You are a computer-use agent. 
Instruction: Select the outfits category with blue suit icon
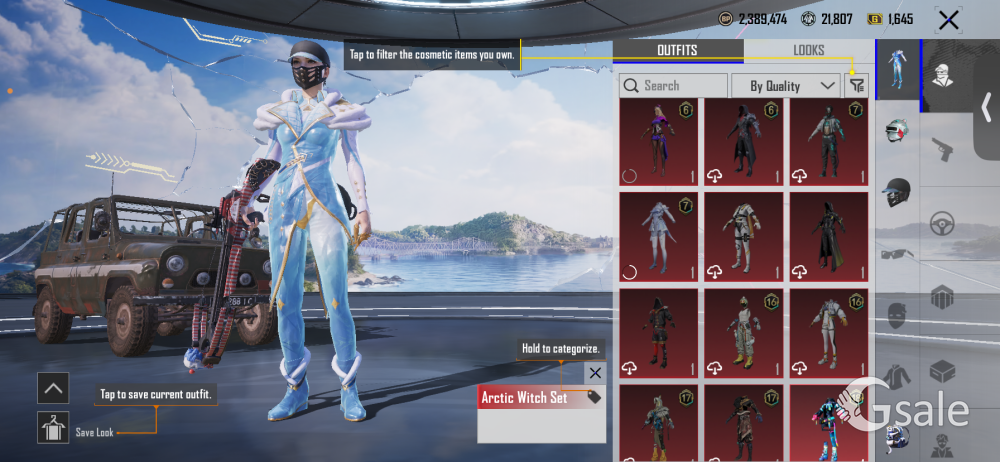(897, 70)
